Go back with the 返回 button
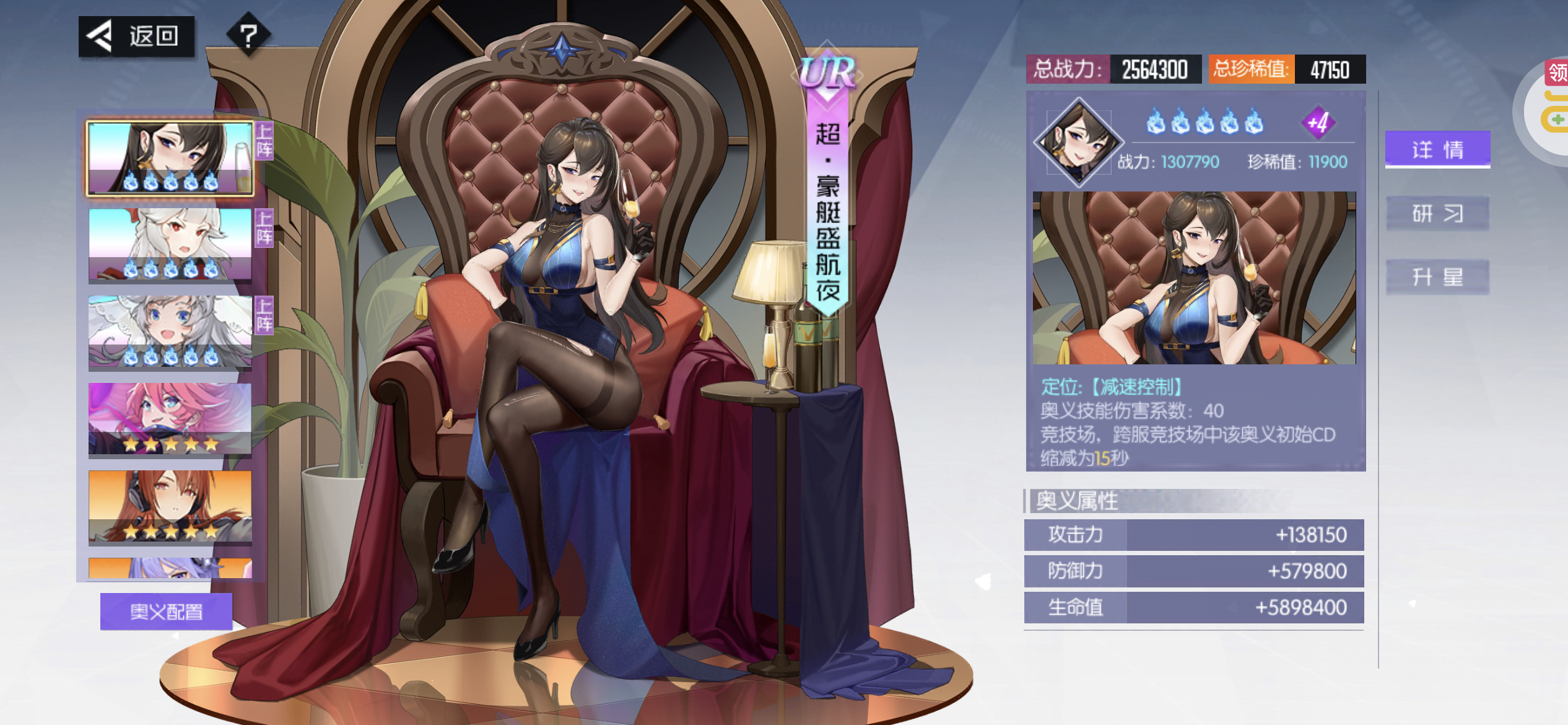The image size is (1568, 725). pyautogui.click(x=137, y=37)
